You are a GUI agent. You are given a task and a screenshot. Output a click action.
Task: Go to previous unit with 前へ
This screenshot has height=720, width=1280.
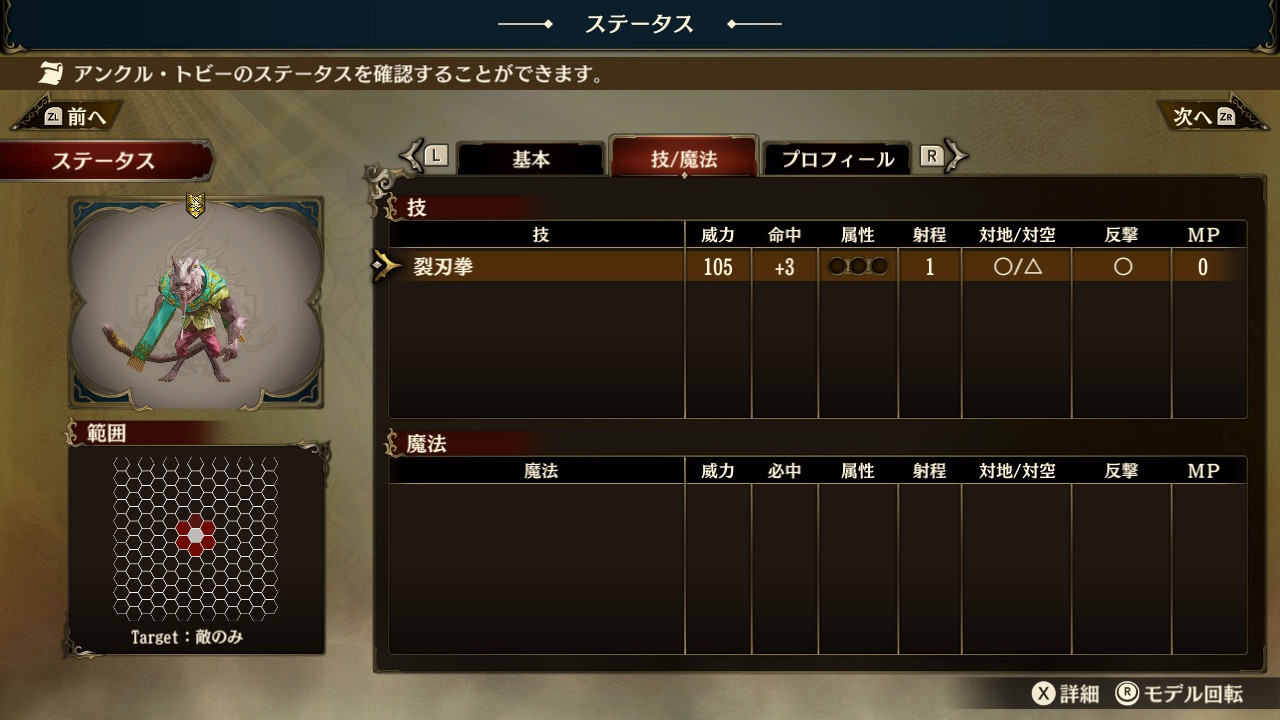tap(72, 117)
